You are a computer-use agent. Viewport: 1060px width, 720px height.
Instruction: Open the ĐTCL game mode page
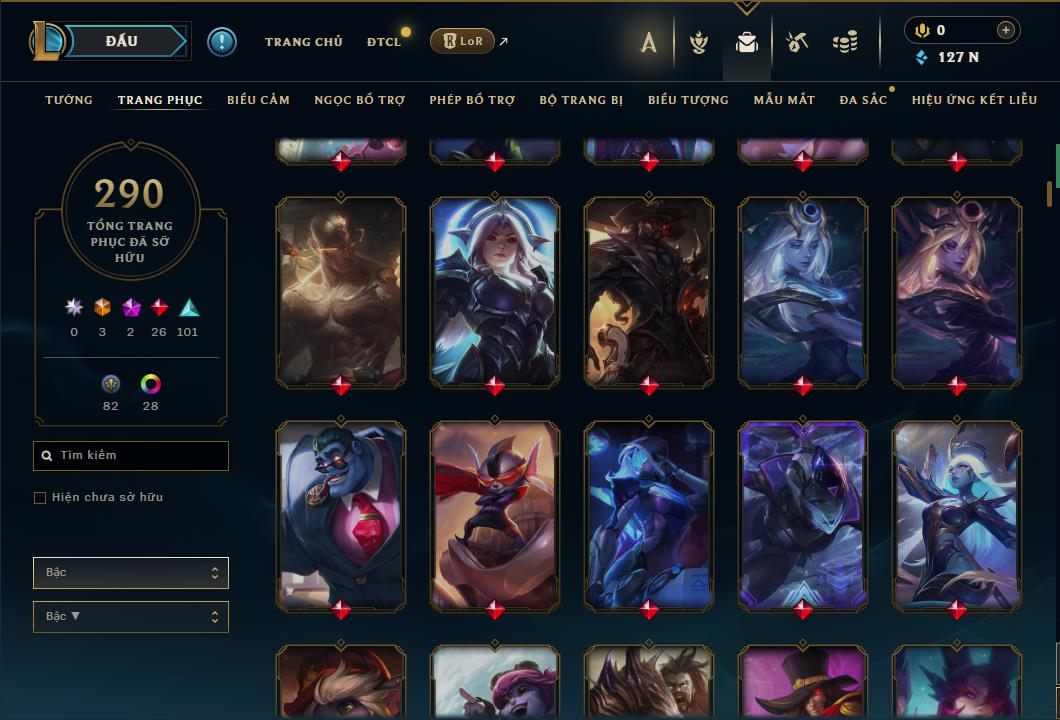coord(383,42)
